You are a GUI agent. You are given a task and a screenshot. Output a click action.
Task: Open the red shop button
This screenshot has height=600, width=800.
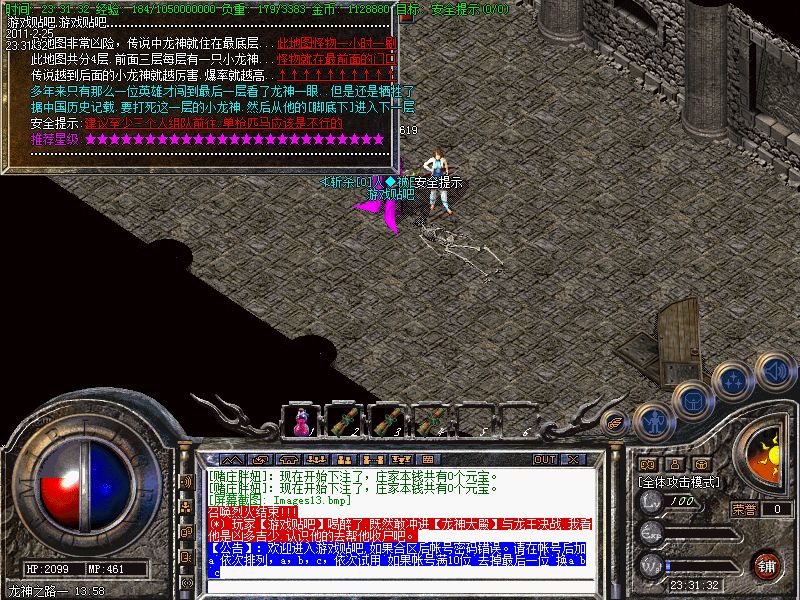[x=766, y=564]
